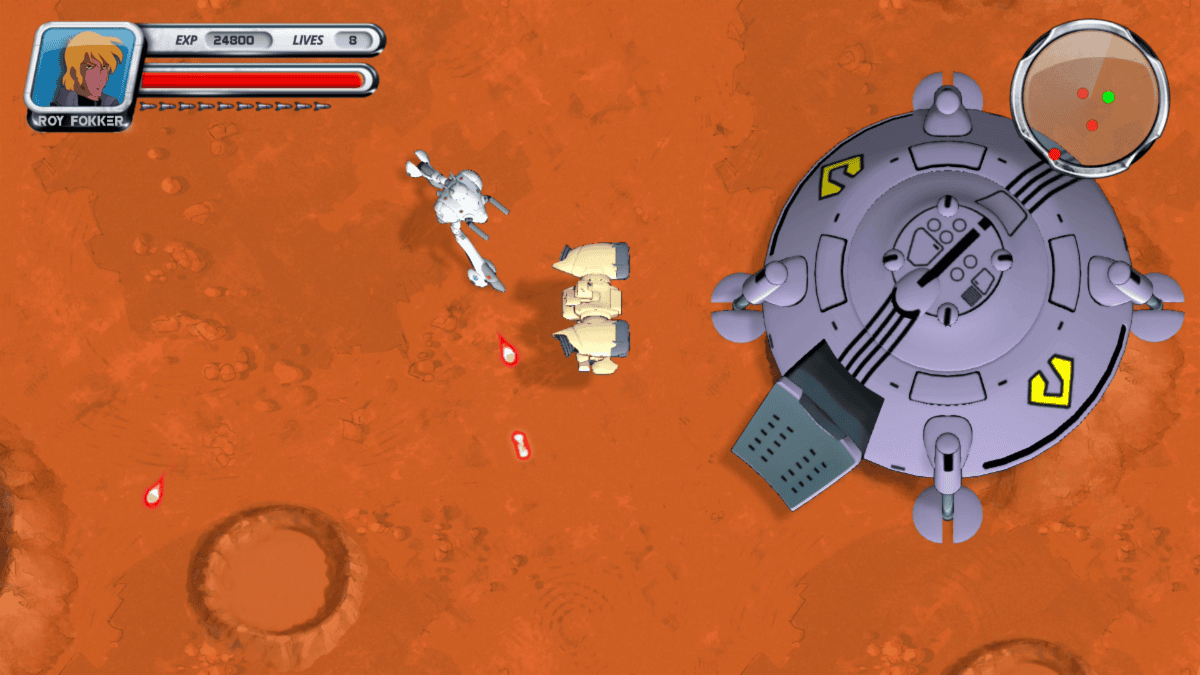Click the Roy Fokker pilot portrait
The height and width of the screenshot is (675, 1200).
click(x=84, y=70)
